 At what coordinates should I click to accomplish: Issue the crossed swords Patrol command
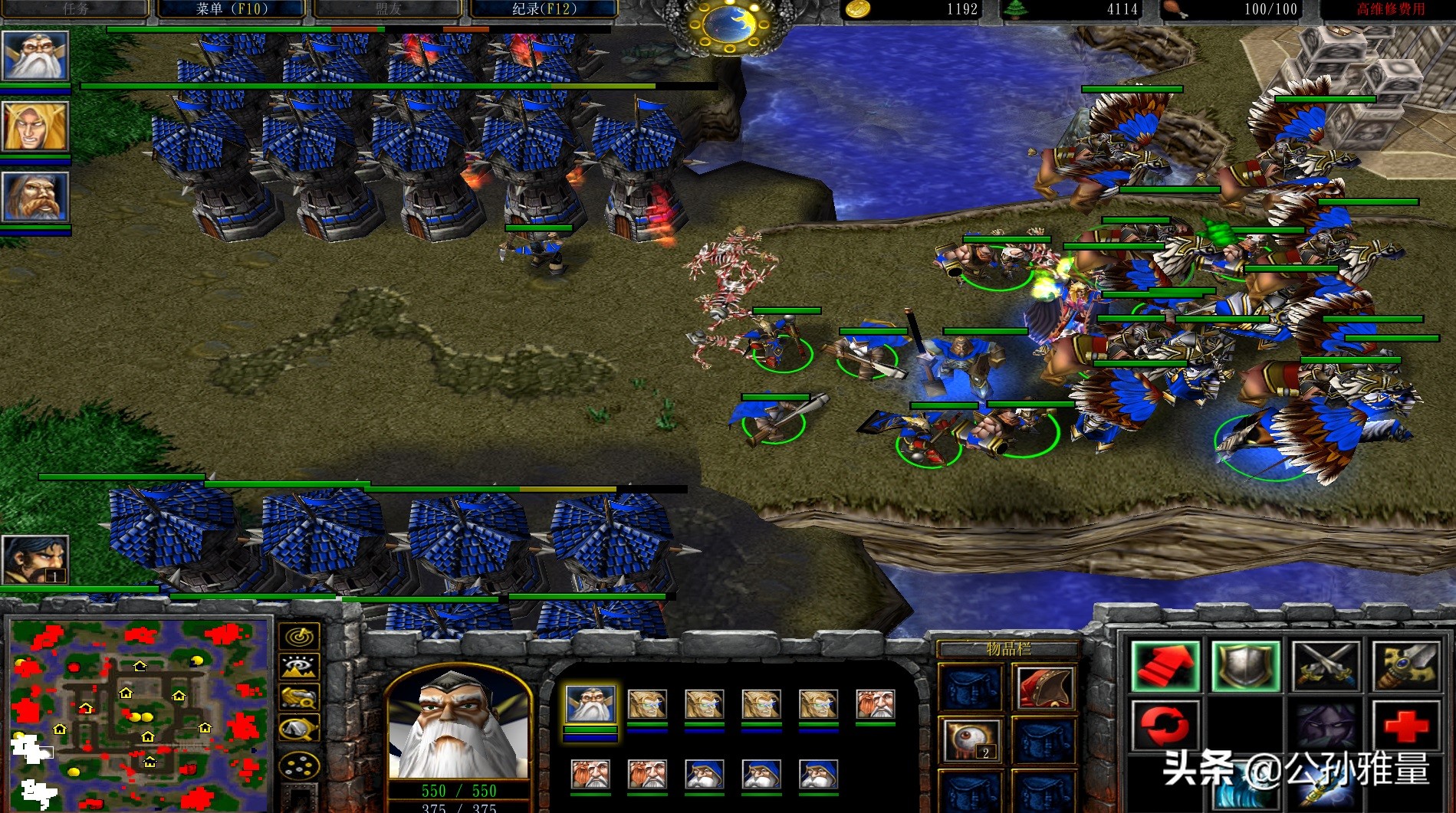pos(1326,666)
